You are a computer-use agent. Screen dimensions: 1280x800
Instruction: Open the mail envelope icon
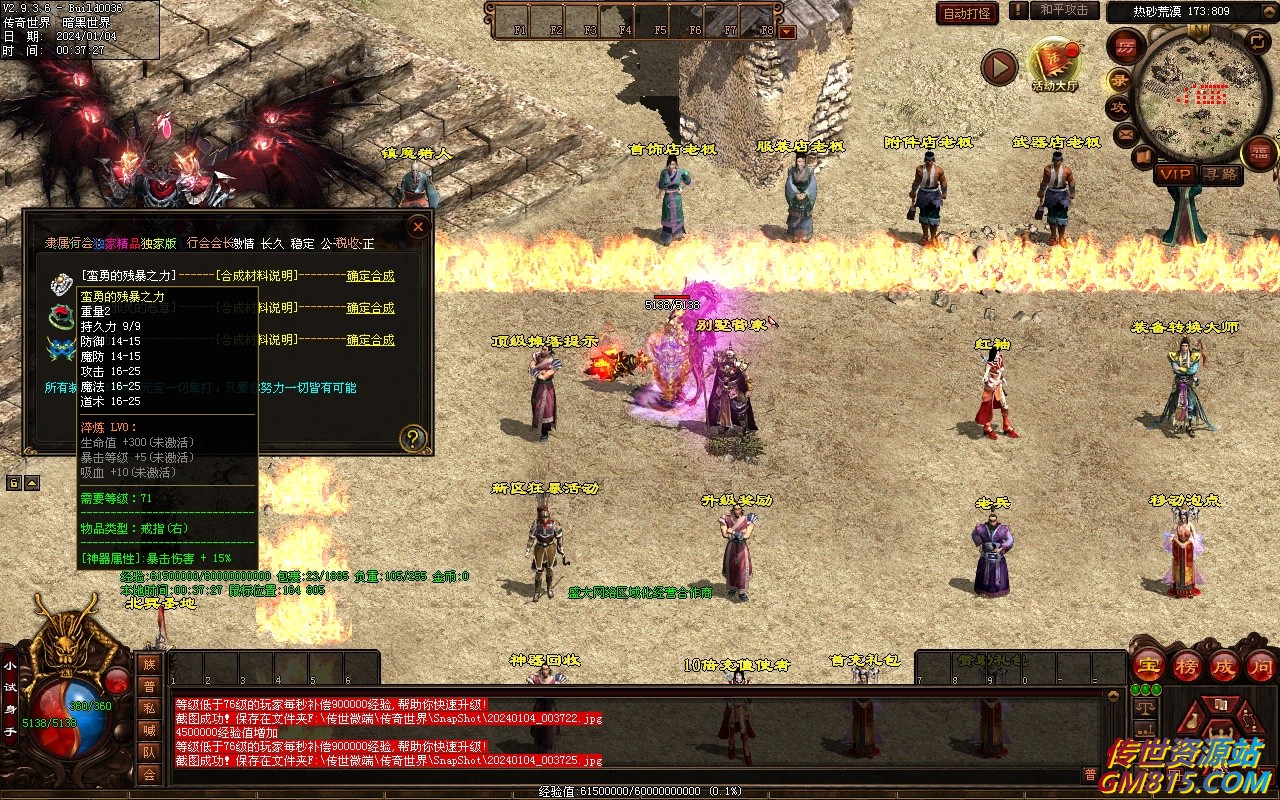click(x=1126, y=133)
